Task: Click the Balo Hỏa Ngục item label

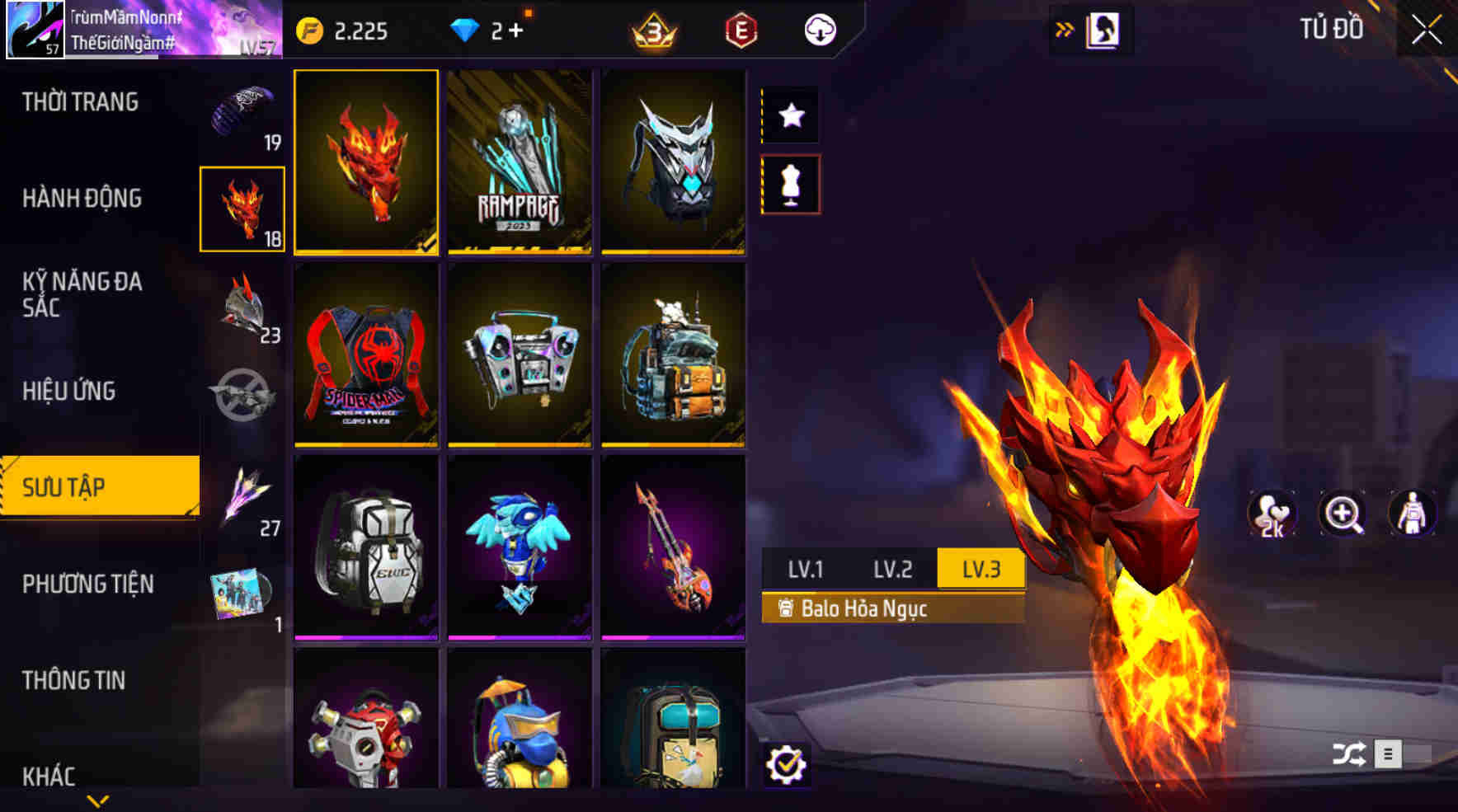Action: coord(864,610)
